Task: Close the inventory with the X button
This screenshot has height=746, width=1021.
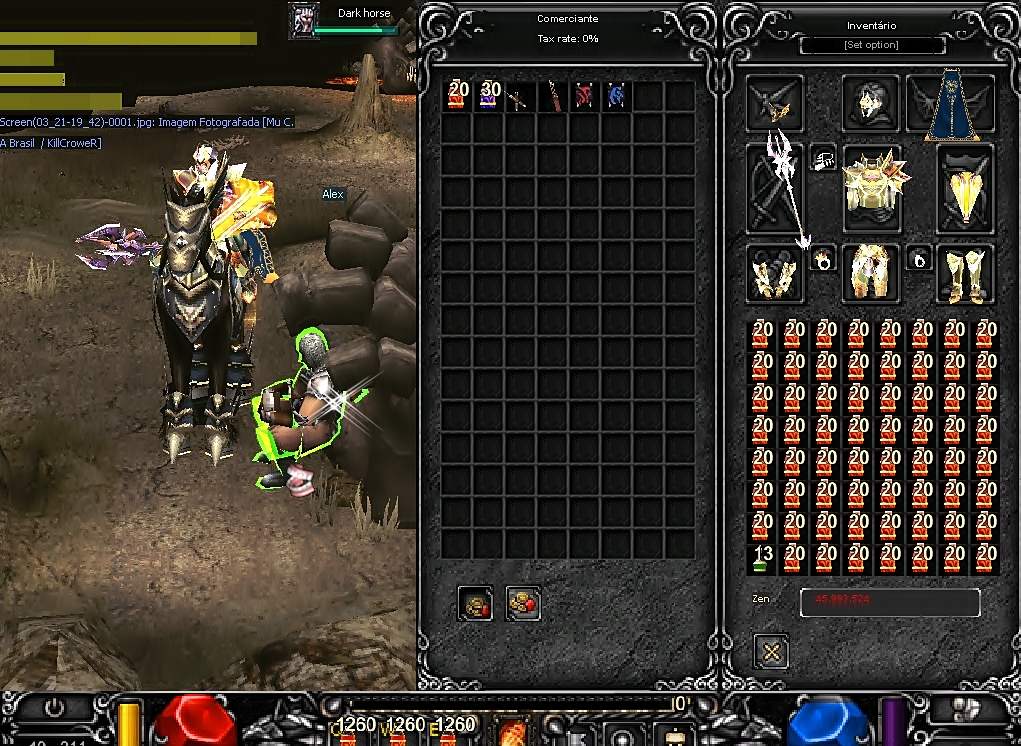Action: click(x=771, y=652)
